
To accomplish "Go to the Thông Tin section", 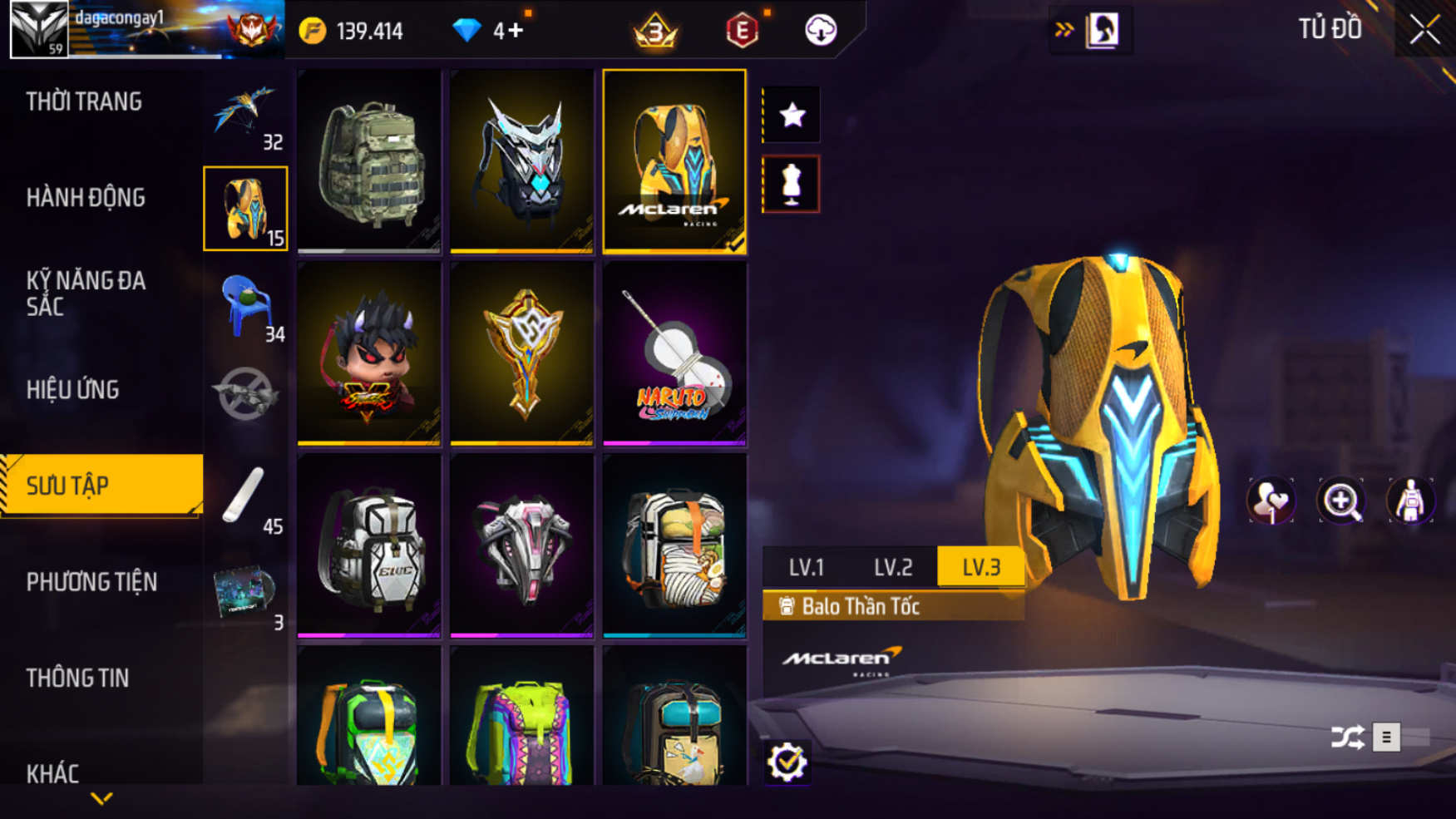I will click(77, 678).
